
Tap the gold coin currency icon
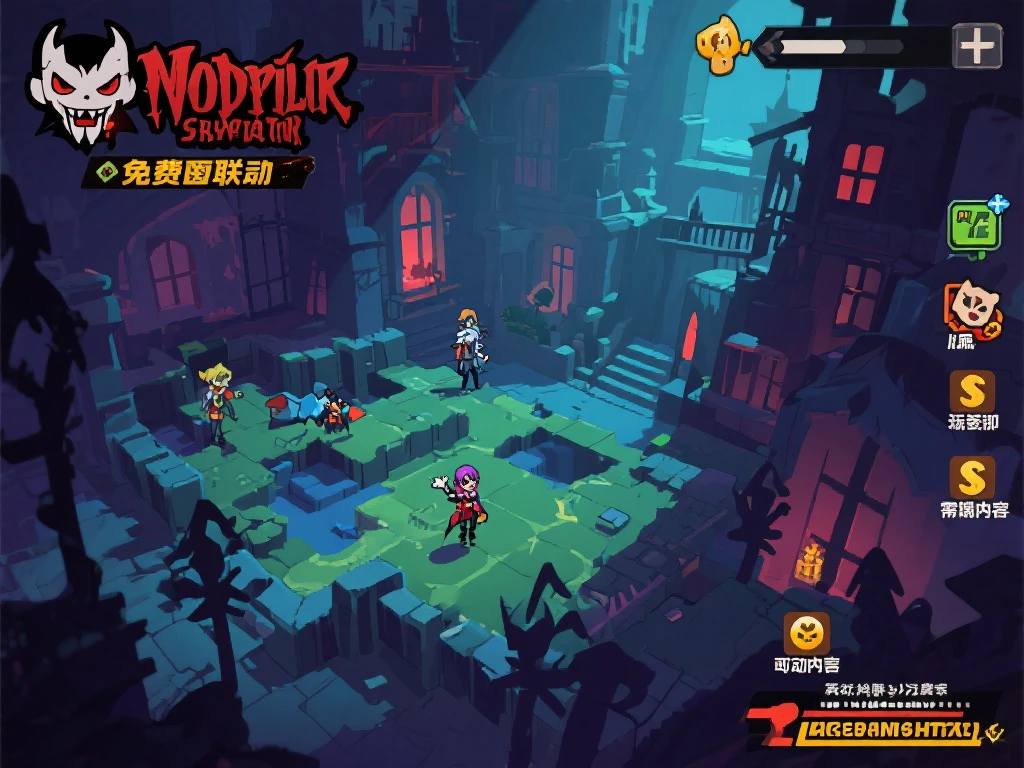722,47
